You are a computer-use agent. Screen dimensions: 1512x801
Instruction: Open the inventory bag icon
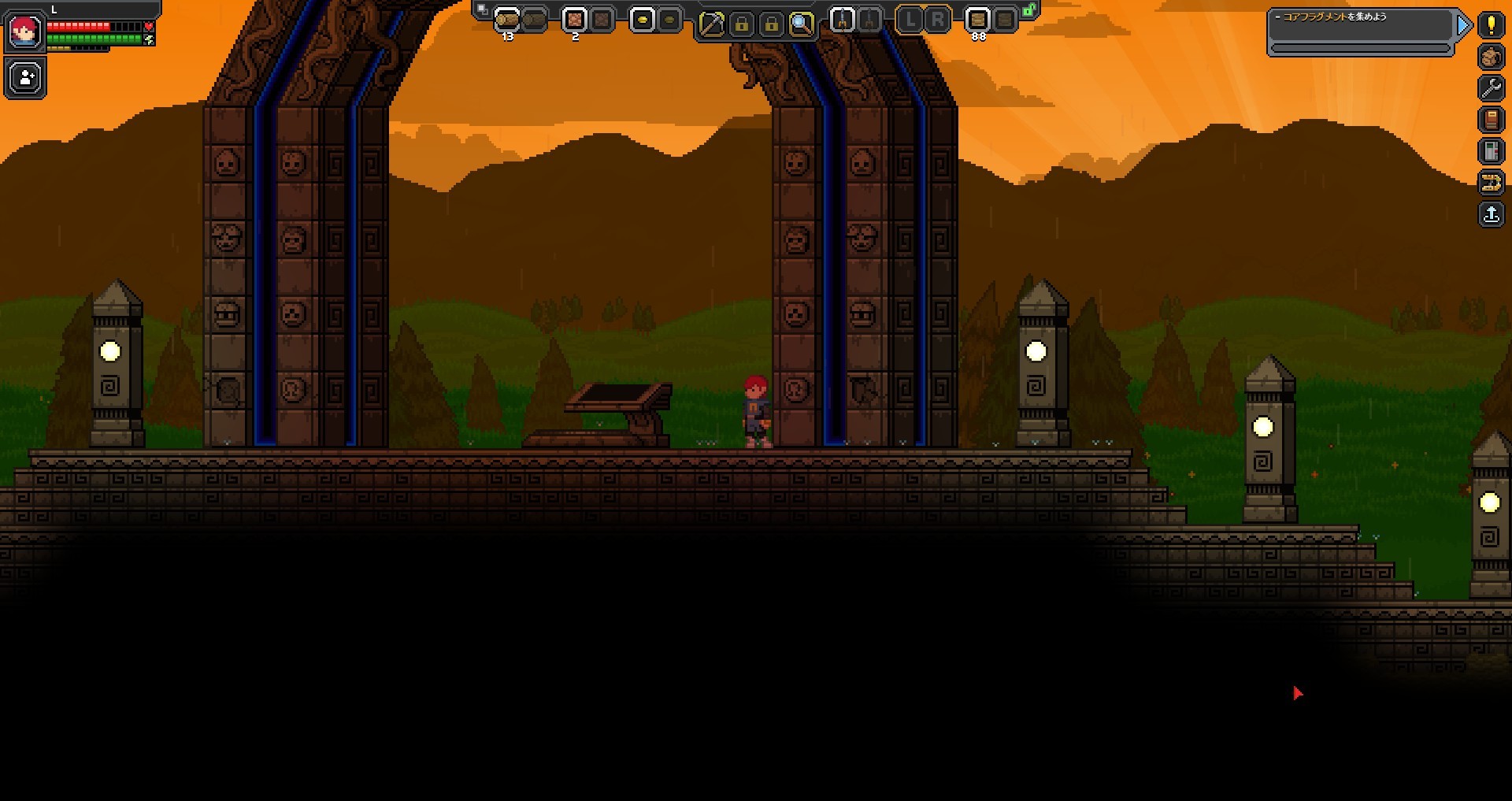(1491, 57)
